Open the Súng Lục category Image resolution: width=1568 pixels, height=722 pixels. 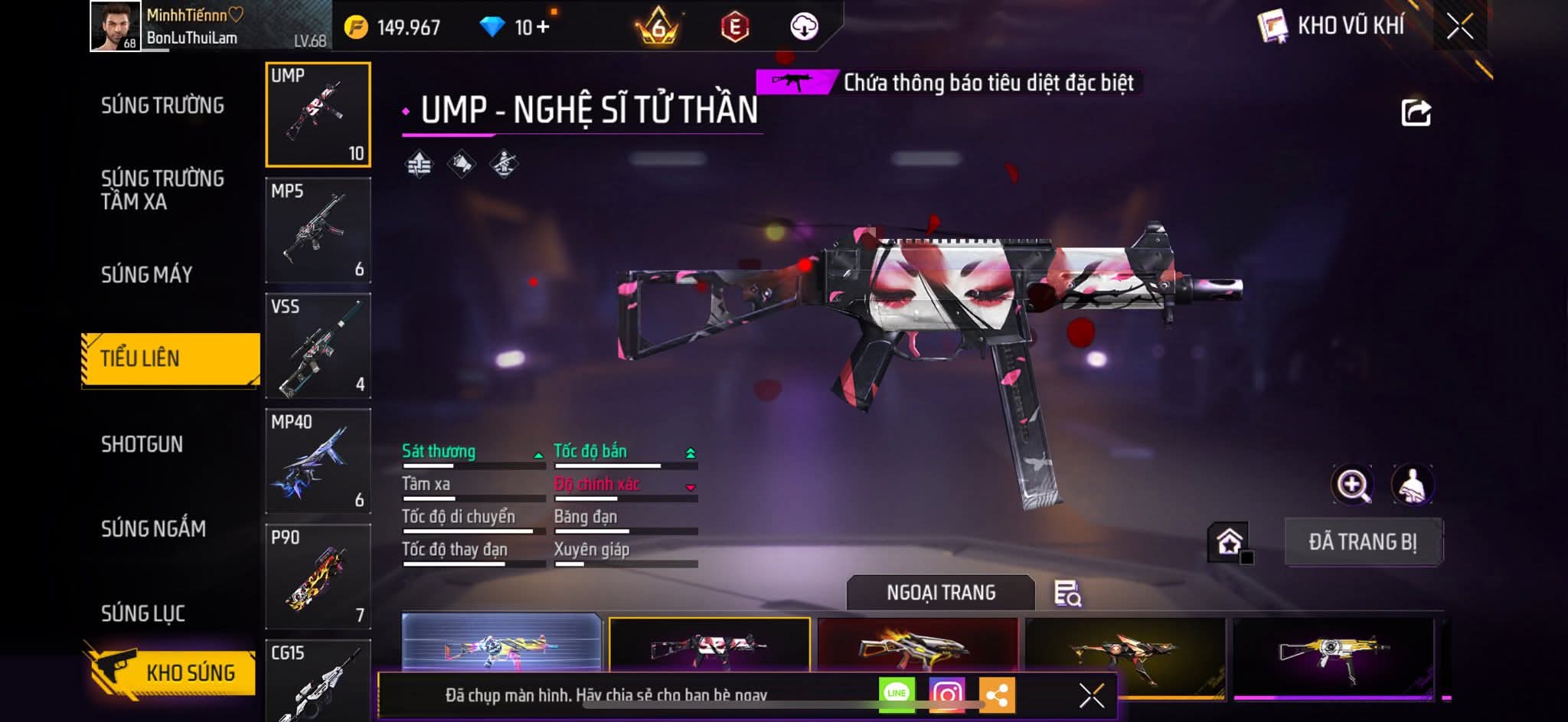[x=143, y=613]
